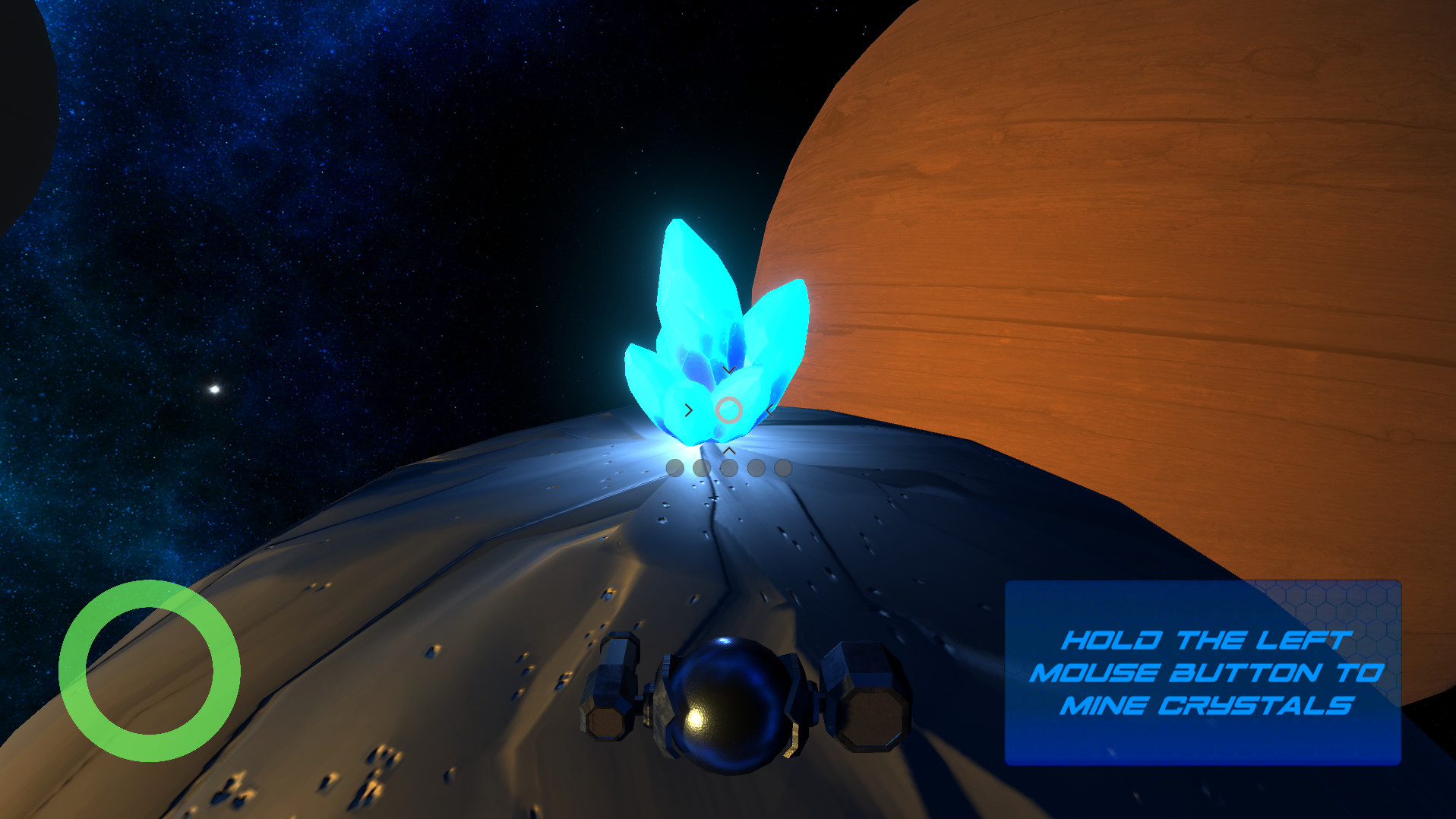The width and height of the screenshot is (1456, 819).
Task: Click the last mining progress dot
Action: point(782,467)
